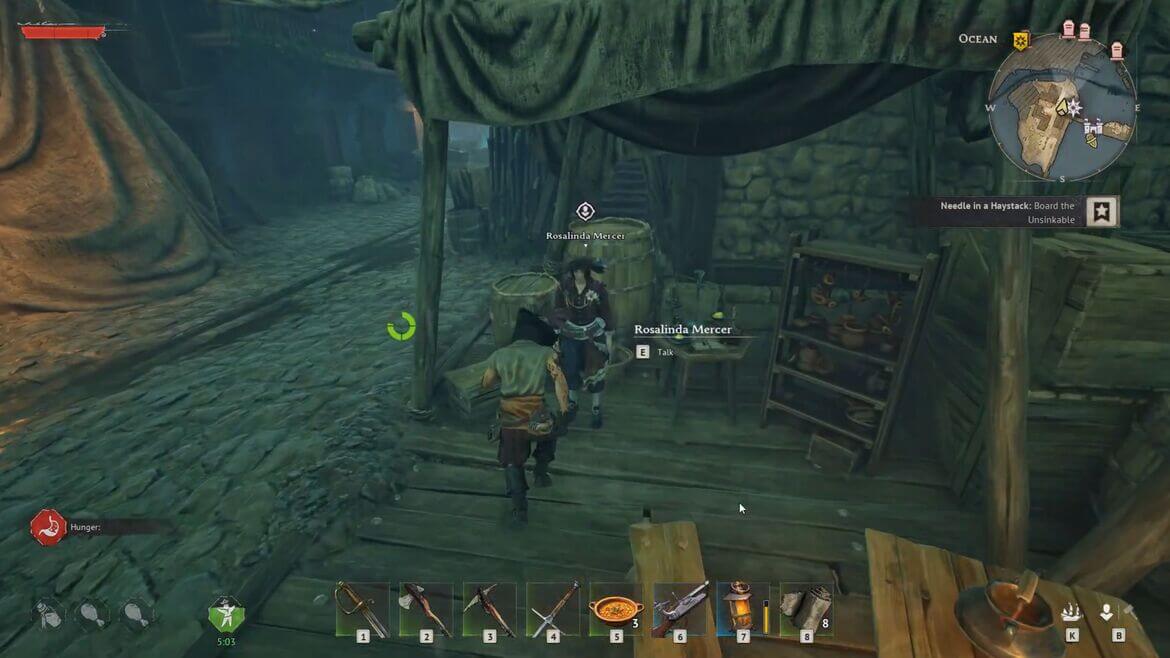Equip the hatchet axe from the hotbar
Screen dimensions: 1170x658
pyautogui.click(x=426, y=609)
